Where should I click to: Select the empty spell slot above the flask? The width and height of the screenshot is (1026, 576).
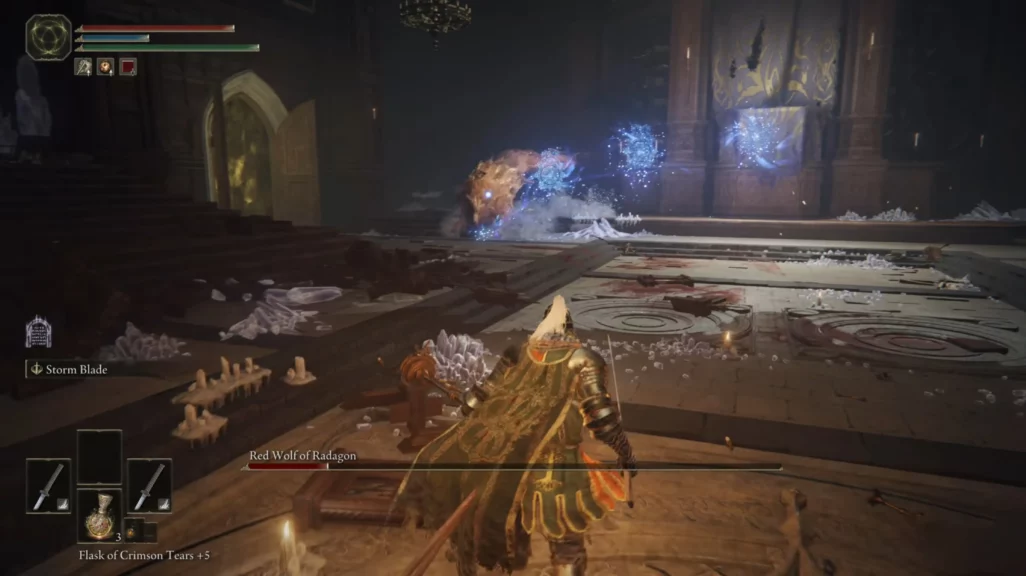(x=99, y=457)
